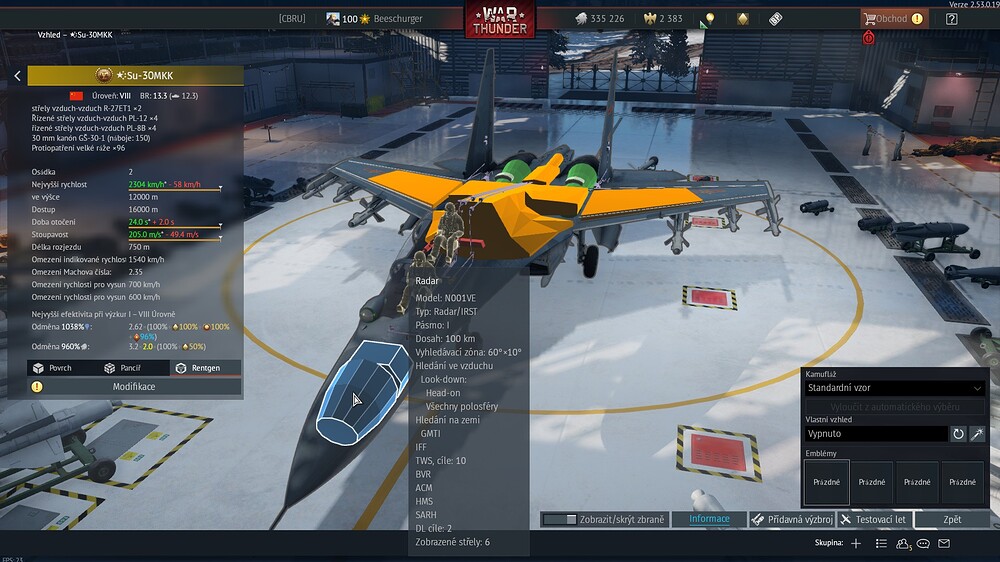Image resolution: width=1000 pixels, height=562 pixels.
Task: Open the Beeschurger player profile
Action: [x=375, y=18]
